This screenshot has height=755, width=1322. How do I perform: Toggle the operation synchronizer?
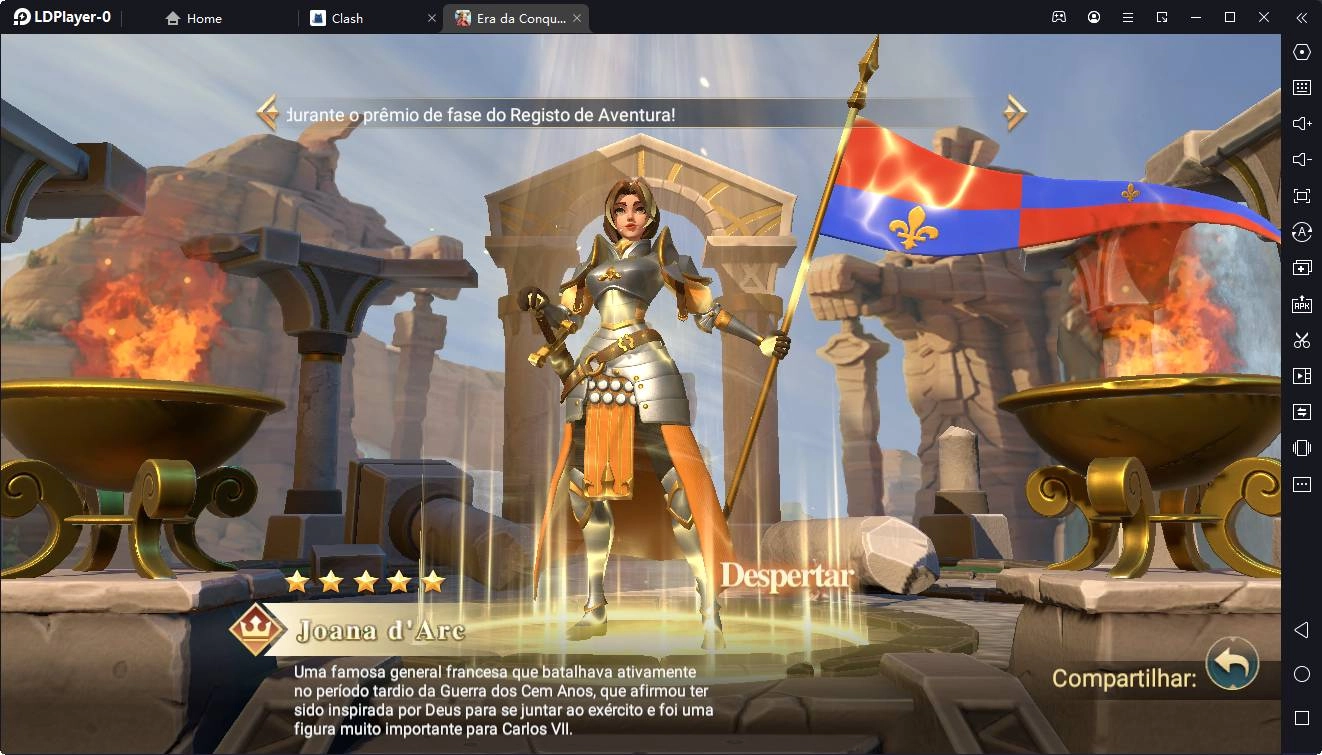click(1301, 411)
